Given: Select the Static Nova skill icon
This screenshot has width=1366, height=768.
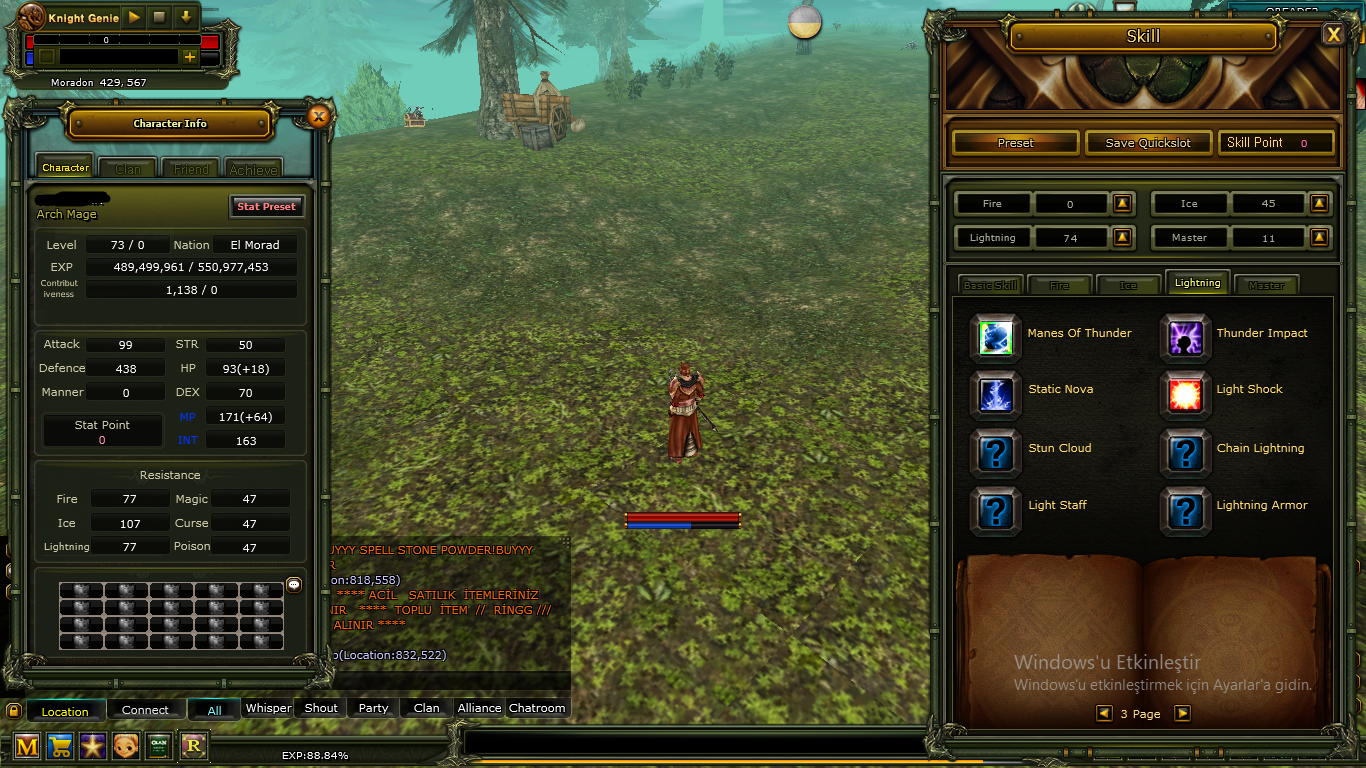Looking at the screenshot, I should pos(995,395).
